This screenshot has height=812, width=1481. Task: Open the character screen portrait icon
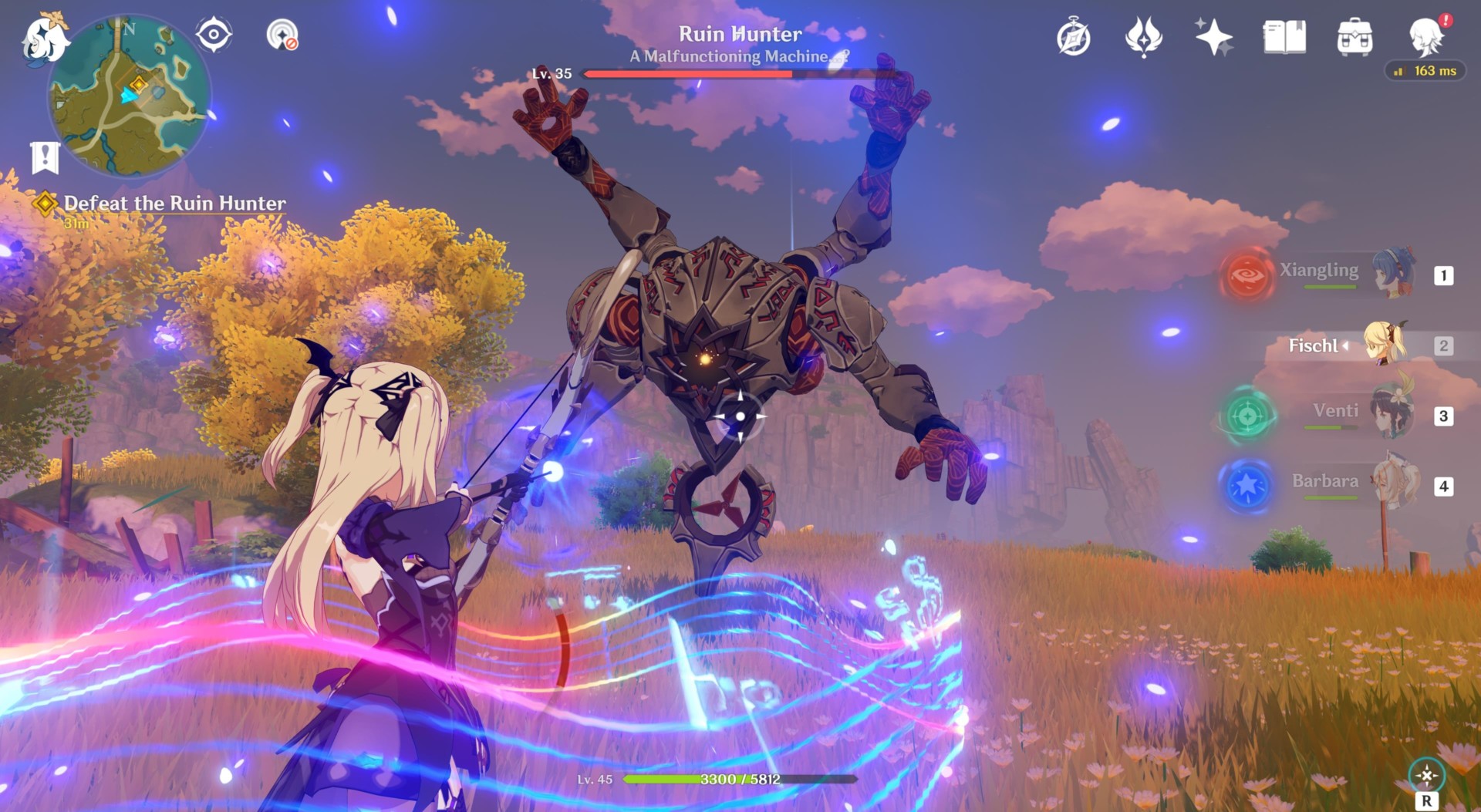coord(1425,37)
